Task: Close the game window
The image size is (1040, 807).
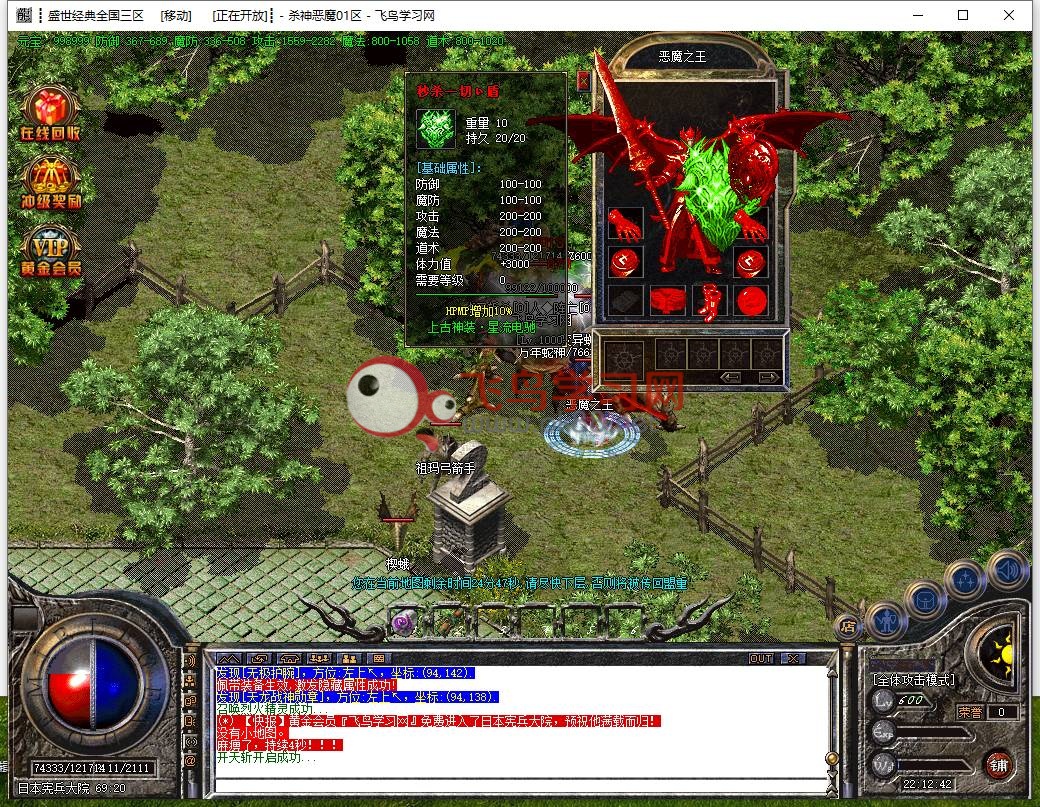Action: (x=1009, y=15)
